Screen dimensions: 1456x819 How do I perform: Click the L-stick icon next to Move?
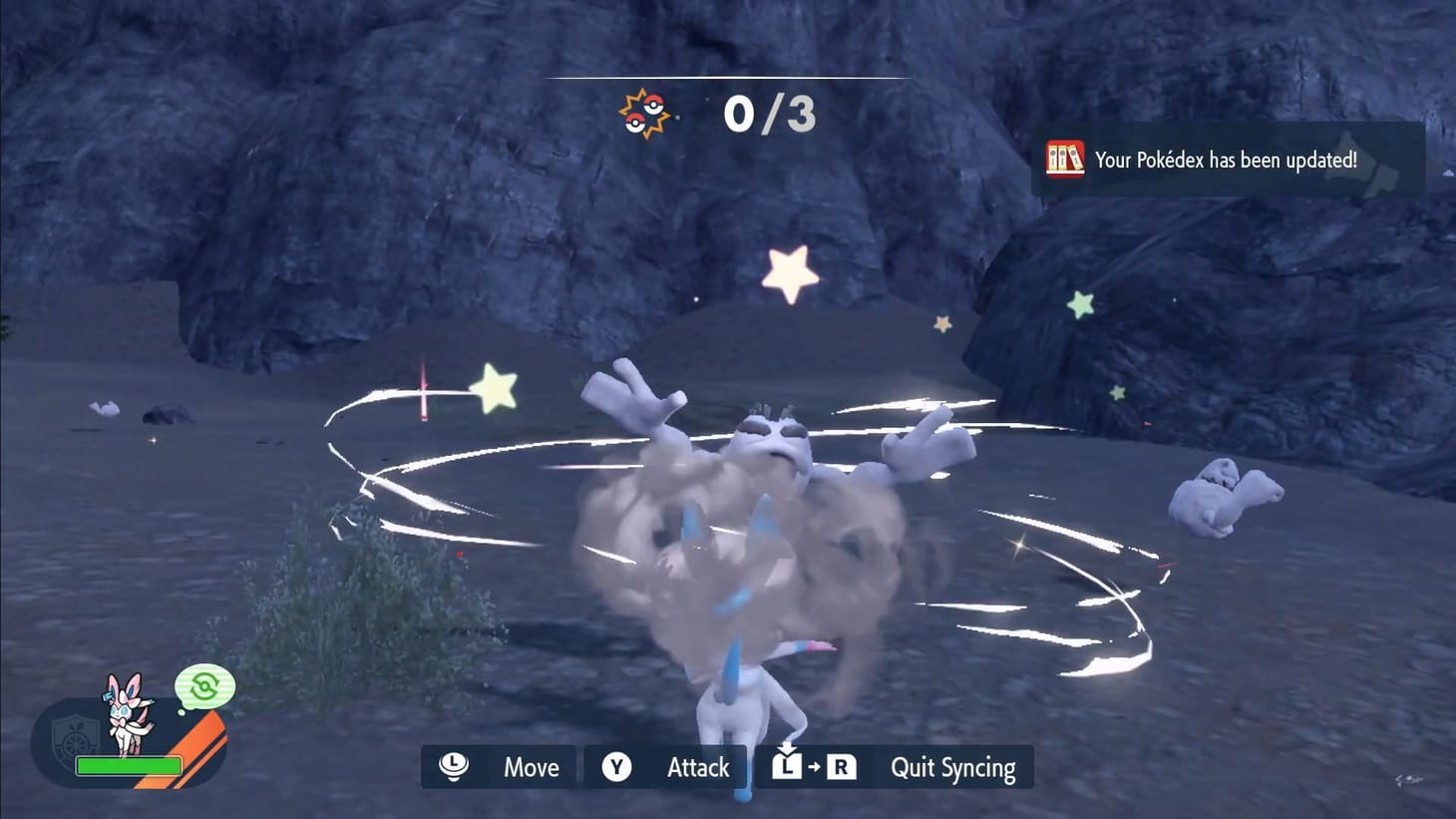point(452,767)
